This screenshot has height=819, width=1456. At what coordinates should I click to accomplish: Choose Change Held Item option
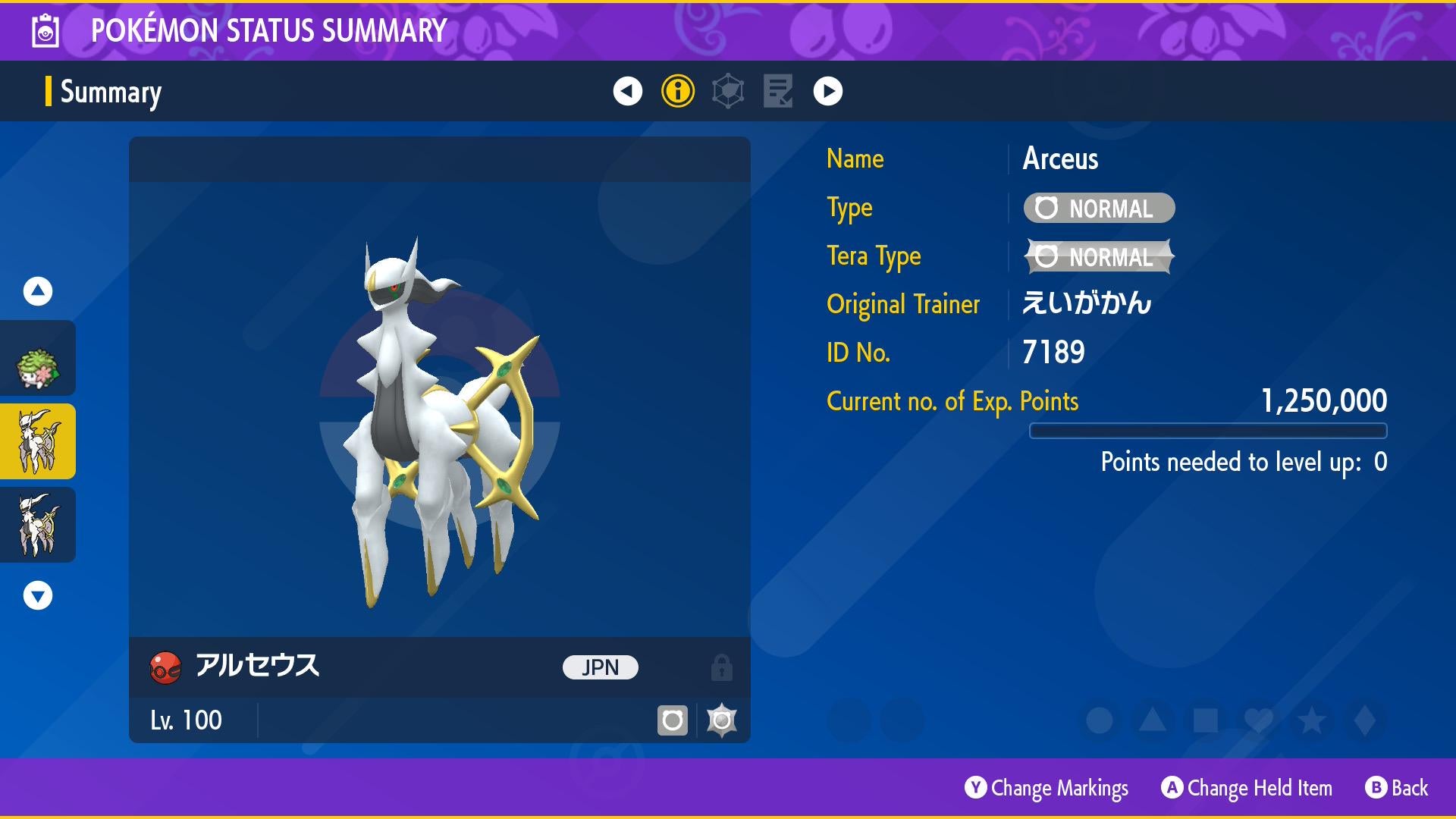1247,789
